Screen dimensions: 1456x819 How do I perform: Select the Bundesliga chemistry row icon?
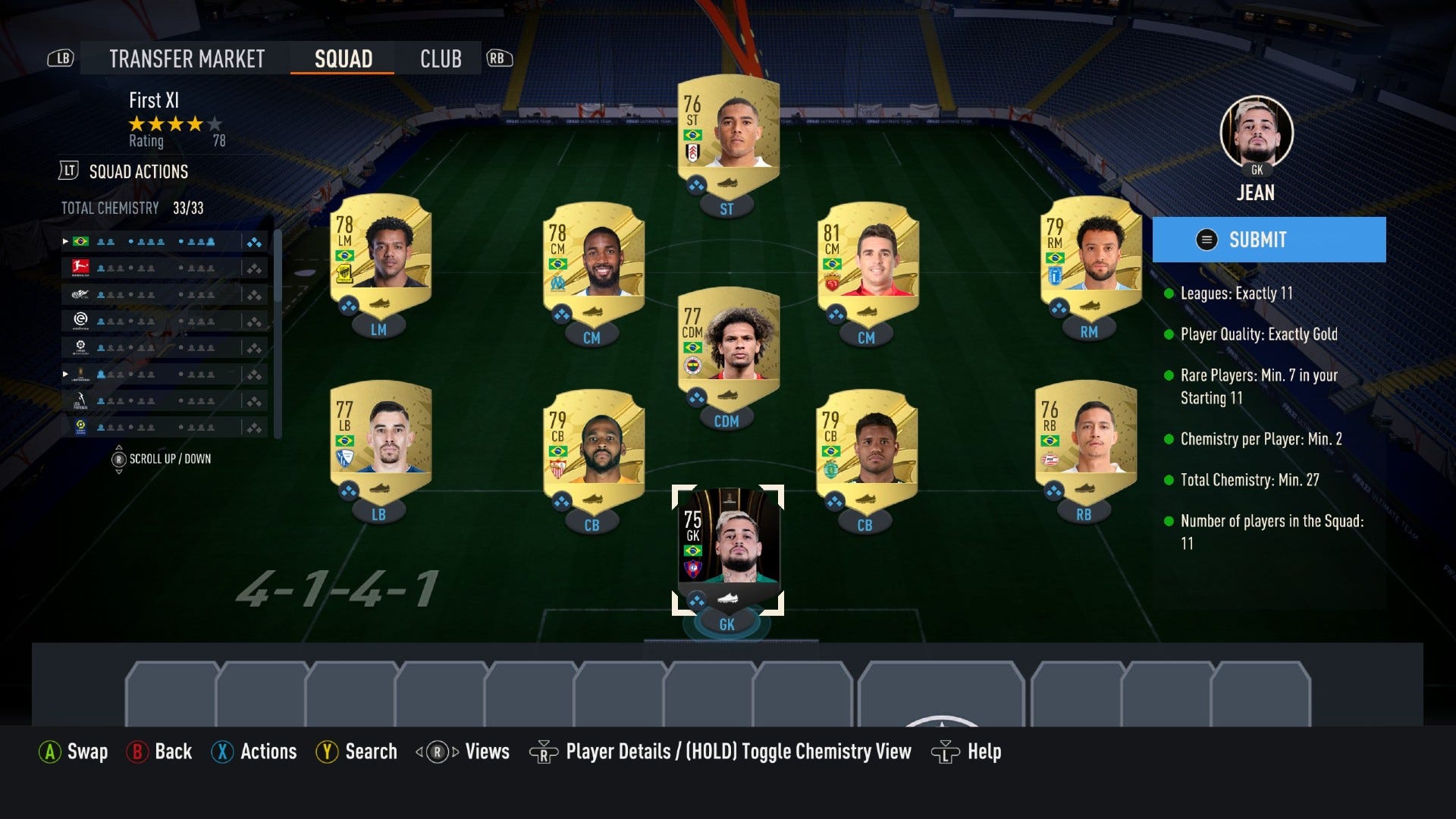tap(81, 268)
